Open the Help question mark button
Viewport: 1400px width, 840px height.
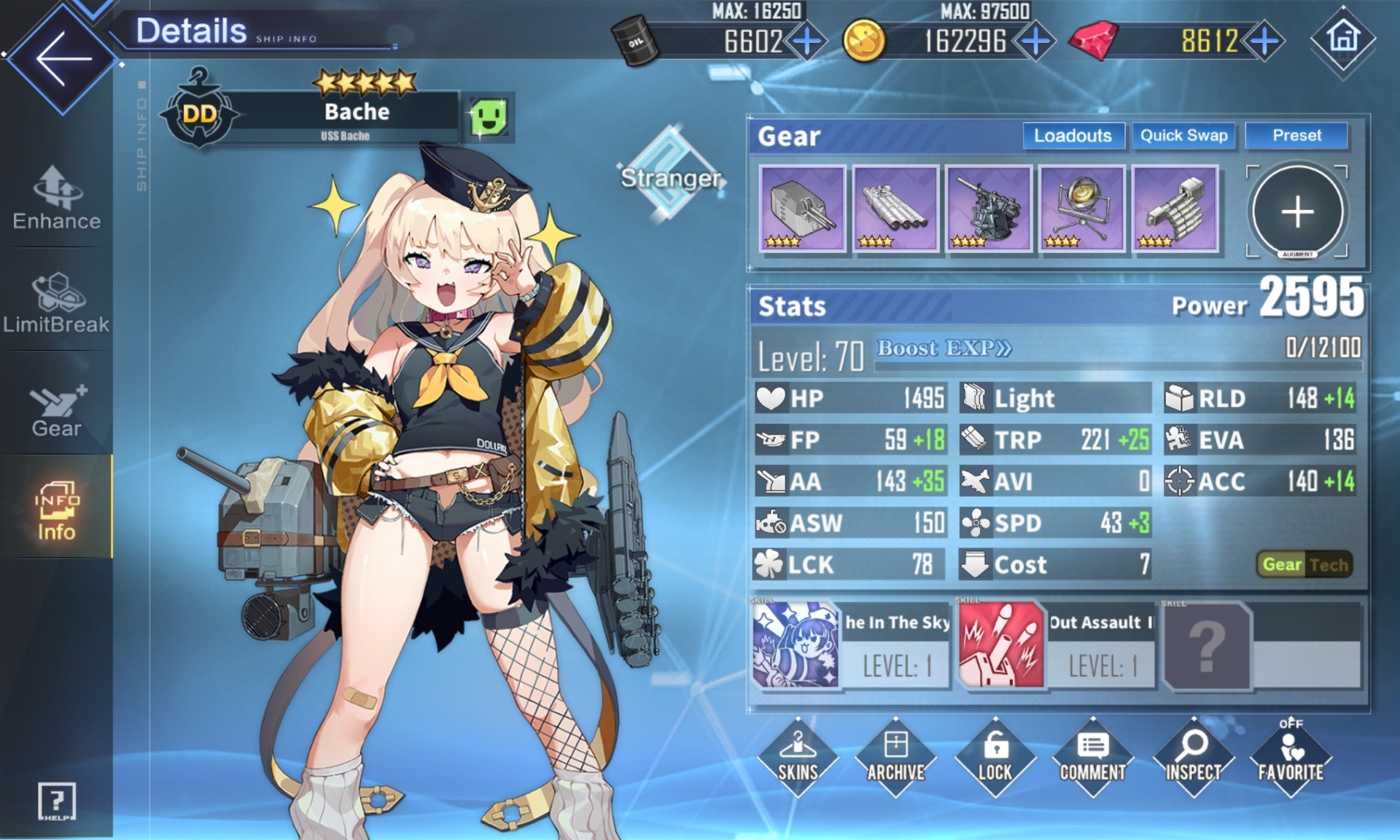click(x=56, y=801)
